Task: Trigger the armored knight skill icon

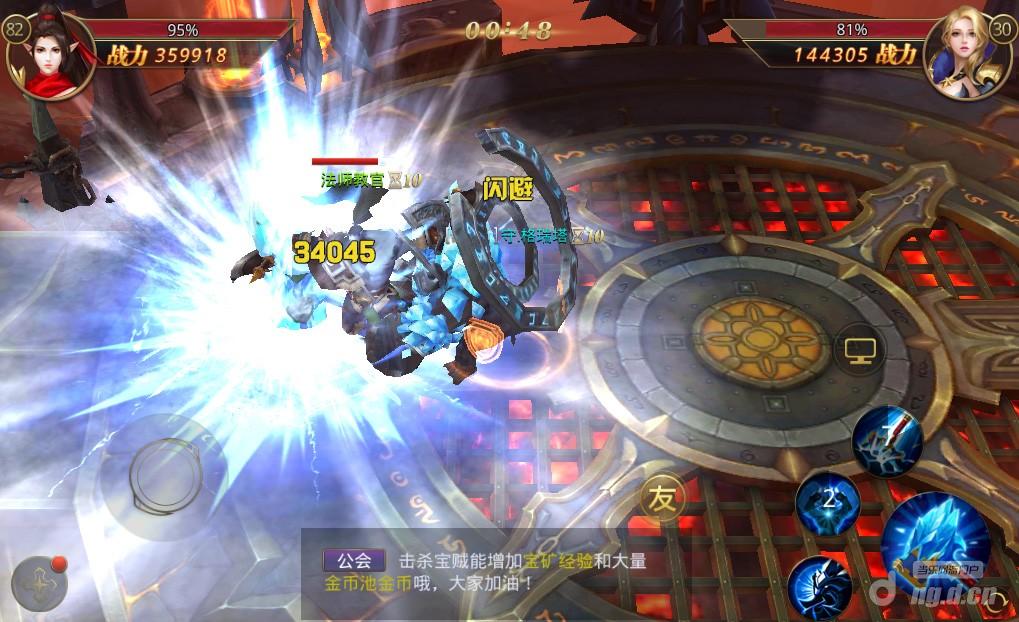Action: 819,586
